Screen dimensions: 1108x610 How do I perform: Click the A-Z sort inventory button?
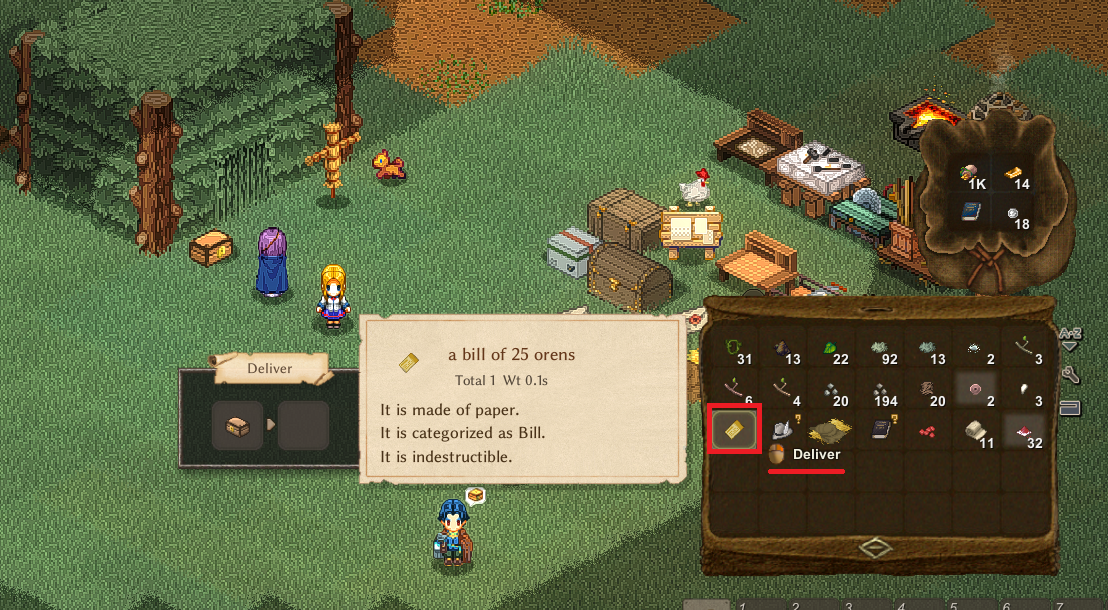pyautogui.click(x=1069, y=338)
